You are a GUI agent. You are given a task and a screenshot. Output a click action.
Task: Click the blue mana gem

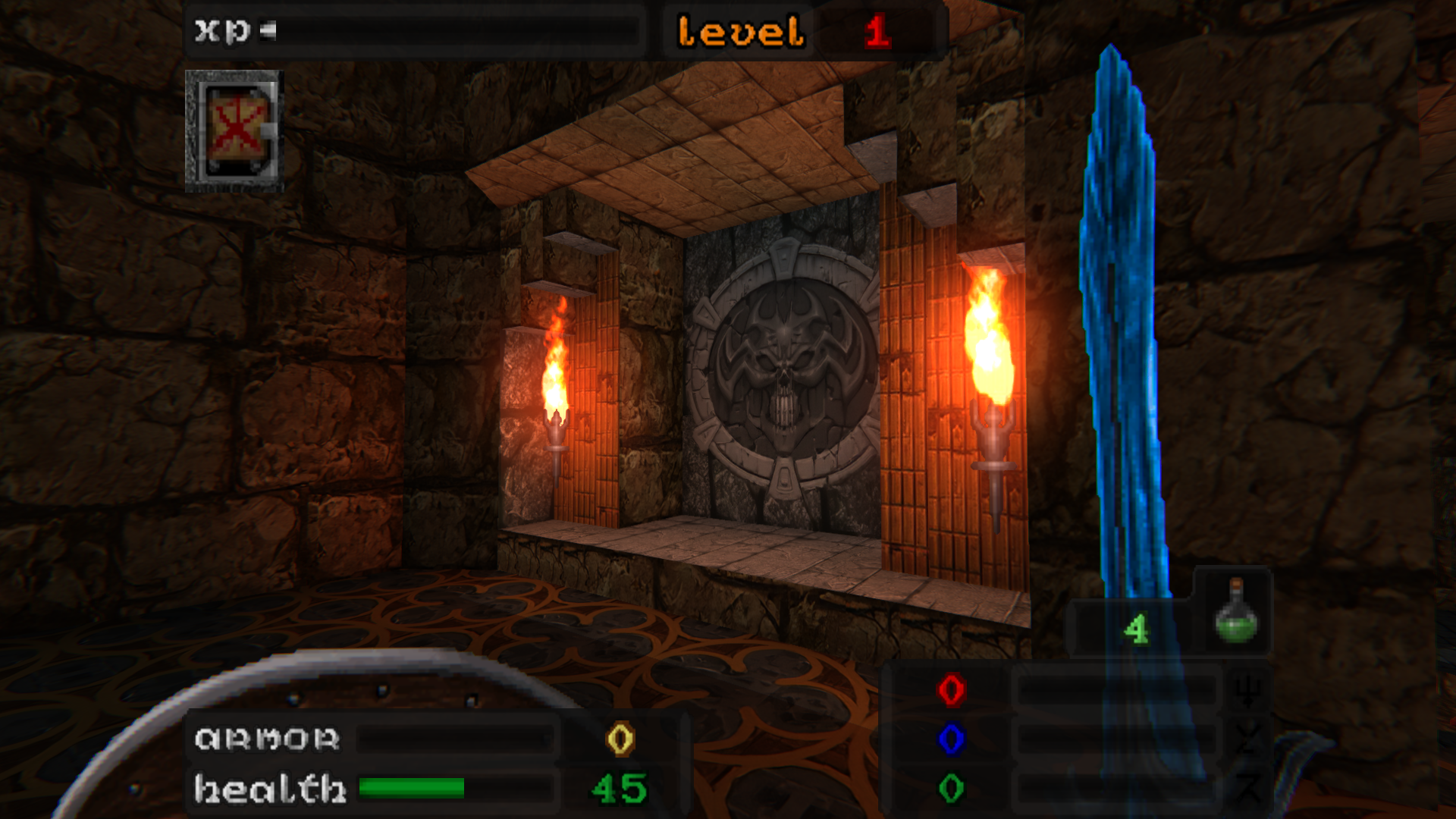pos(950,739)
